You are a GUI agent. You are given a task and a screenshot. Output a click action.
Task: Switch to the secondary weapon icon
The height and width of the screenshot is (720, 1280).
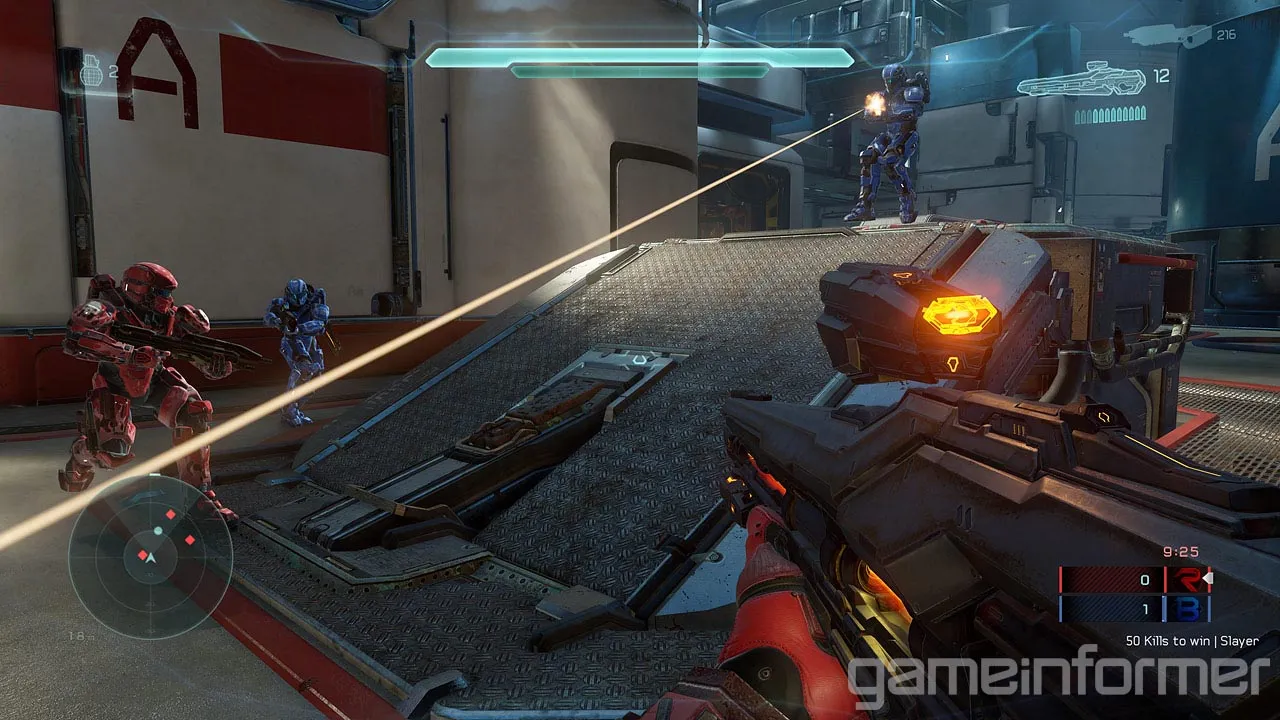[1167, 36]
